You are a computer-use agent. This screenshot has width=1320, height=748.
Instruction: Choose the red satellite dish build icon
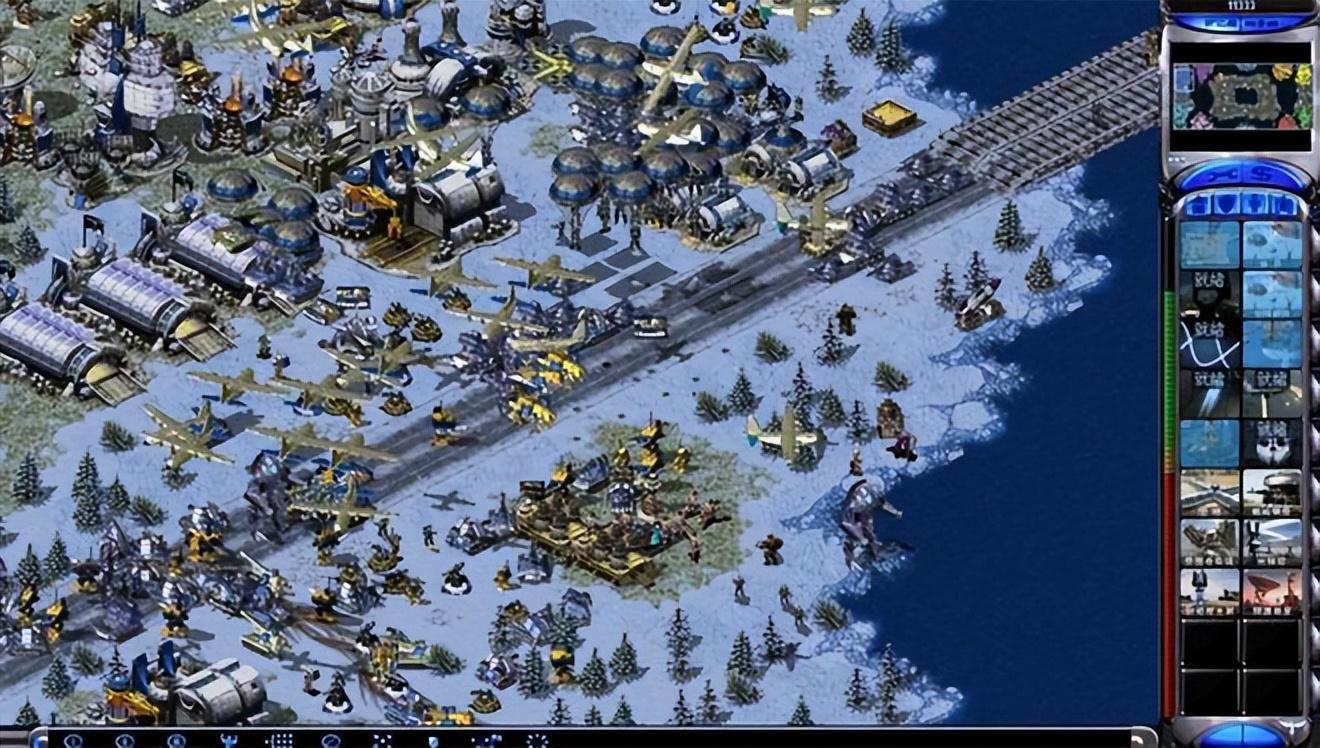[x=1272, y=591]
